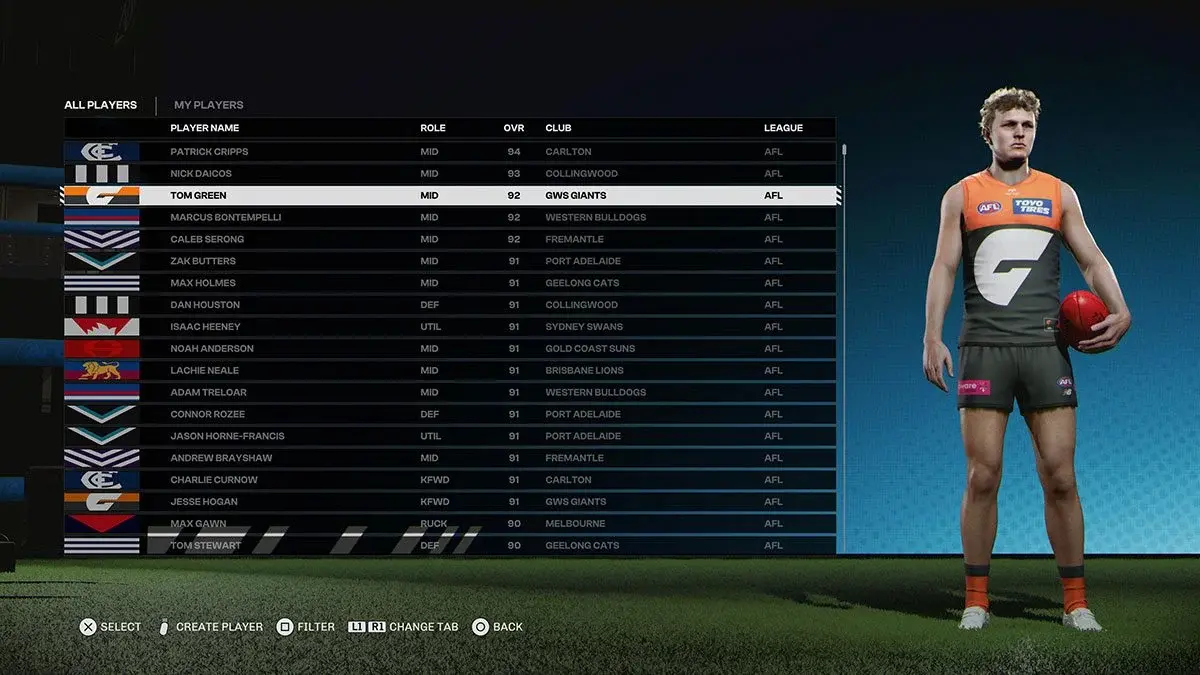Switch to the My Players tab
The width and height of the screenshot is (1200, 675).
point(208,105)
